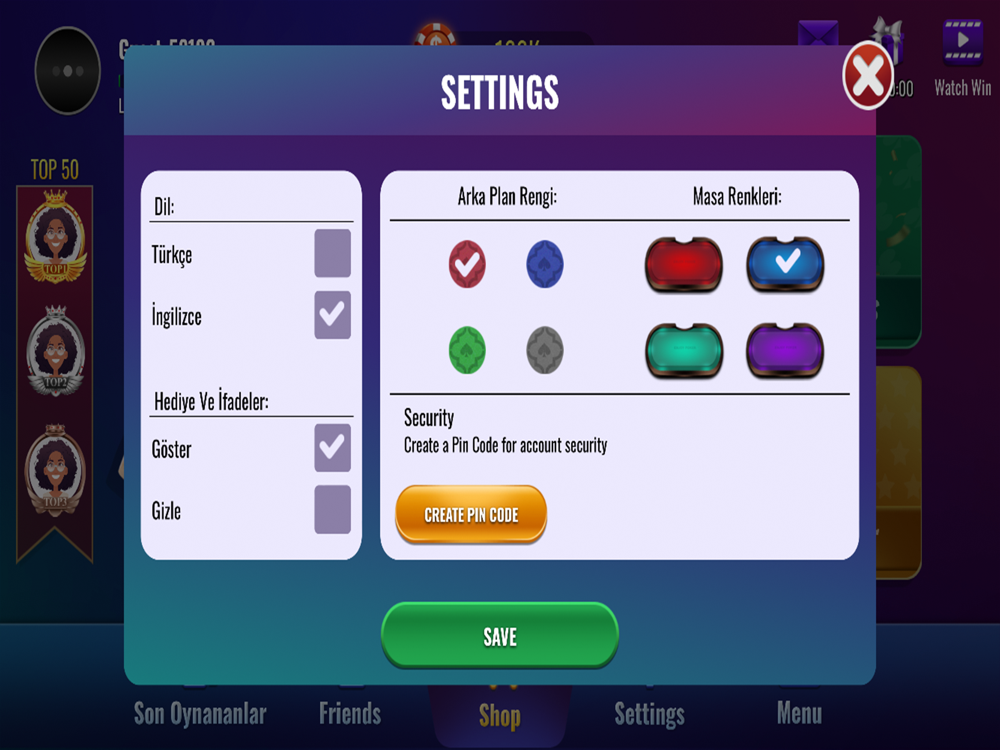Save the settings changes

[x=500, y=636]
